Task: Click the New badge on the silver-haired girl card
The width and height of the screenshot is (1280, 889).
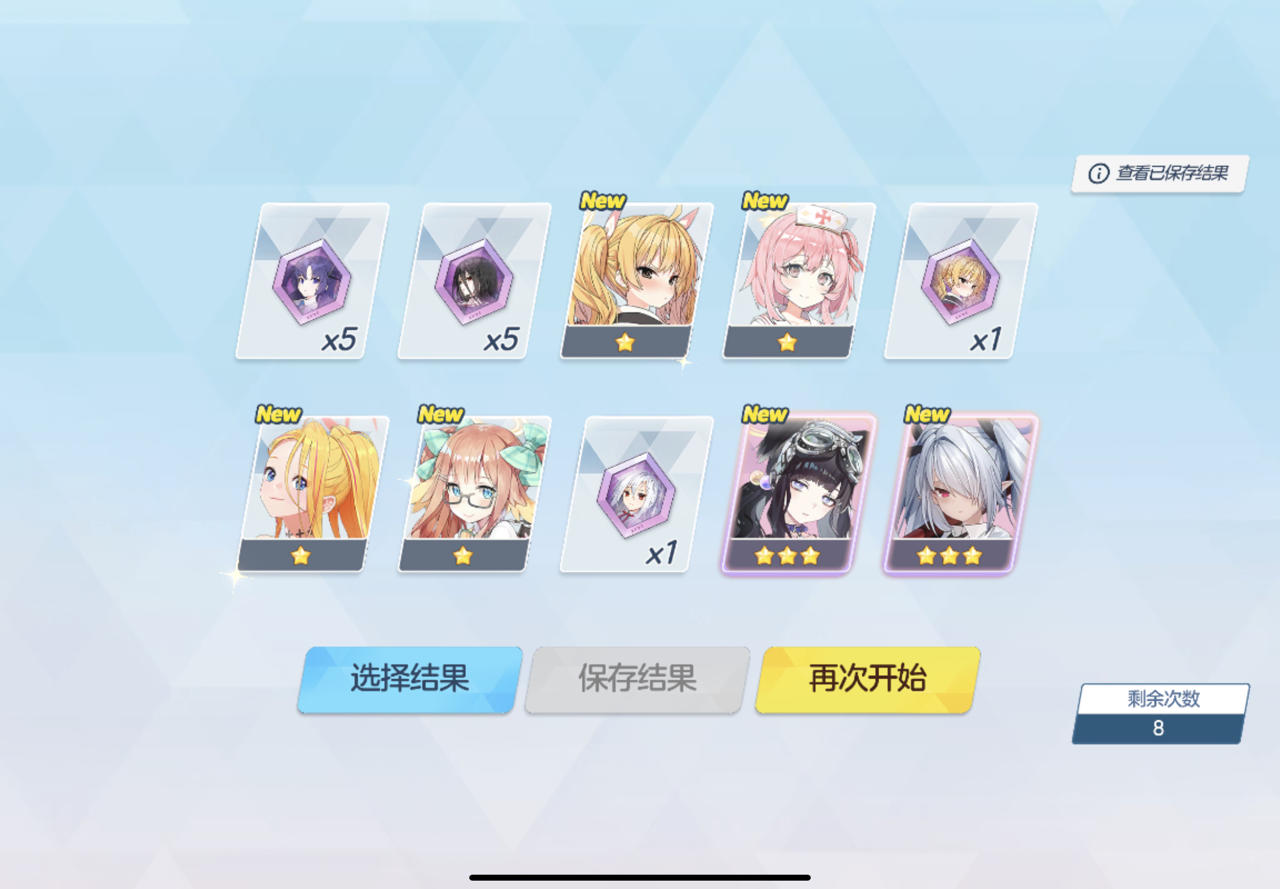Action: tap(927, 412)
